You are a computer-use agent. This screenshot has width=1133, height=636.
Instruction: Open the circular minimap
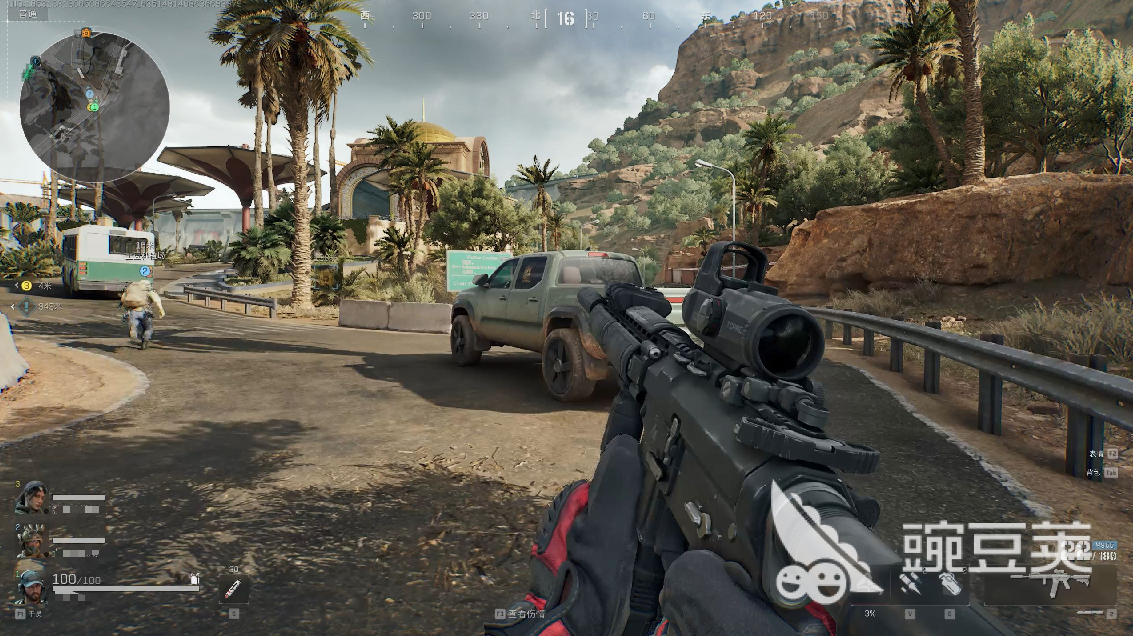click(x=94, y=107)
